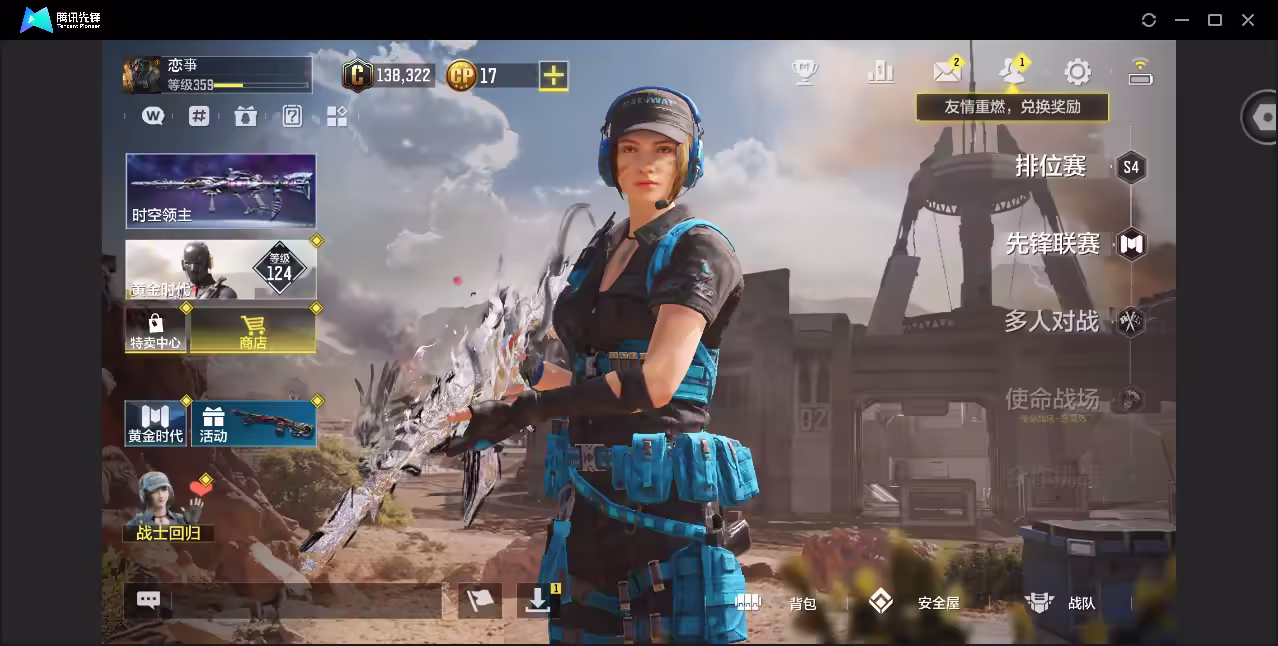The width and height of the screenshot is (1278, 646).
Task: Enter the 多人对战 multiplayer mode
Action: click(1052, 321)
